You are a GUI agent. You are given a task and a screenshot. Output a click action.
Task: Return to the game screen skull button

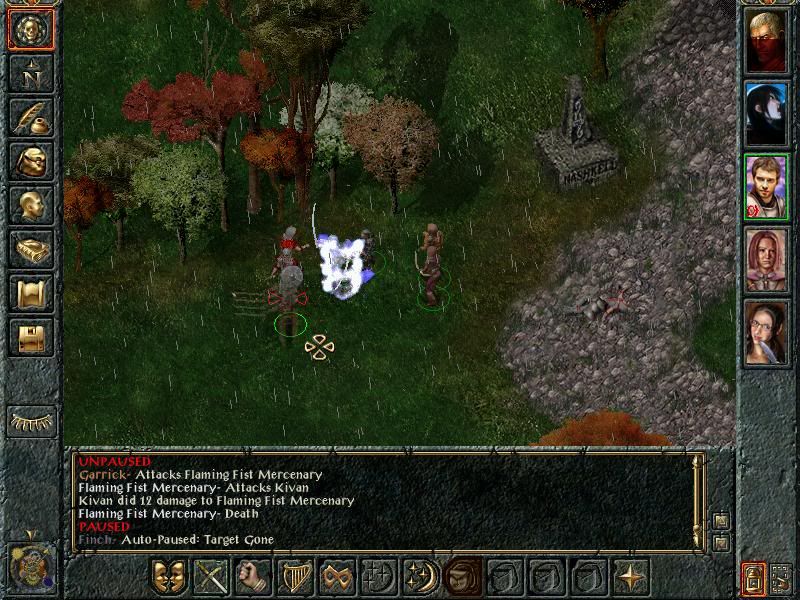(x=31, y=31)
